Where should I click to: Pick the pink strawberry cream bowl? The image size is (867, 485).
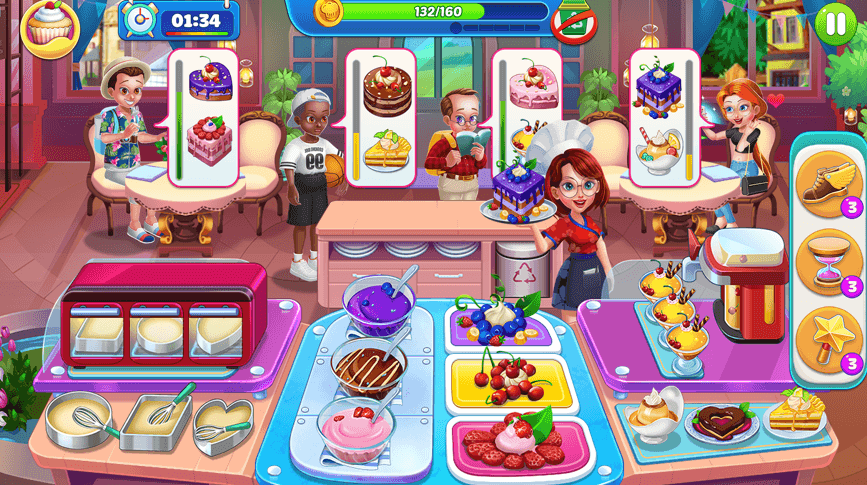click(x=358, y=428)
